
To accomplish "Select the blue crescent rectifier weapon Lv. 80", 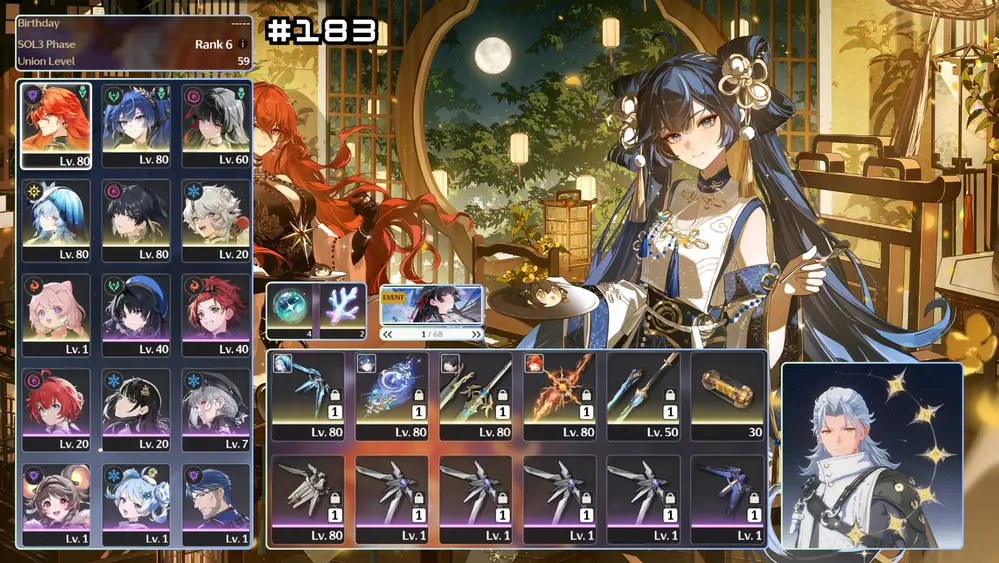I will 392,395.
